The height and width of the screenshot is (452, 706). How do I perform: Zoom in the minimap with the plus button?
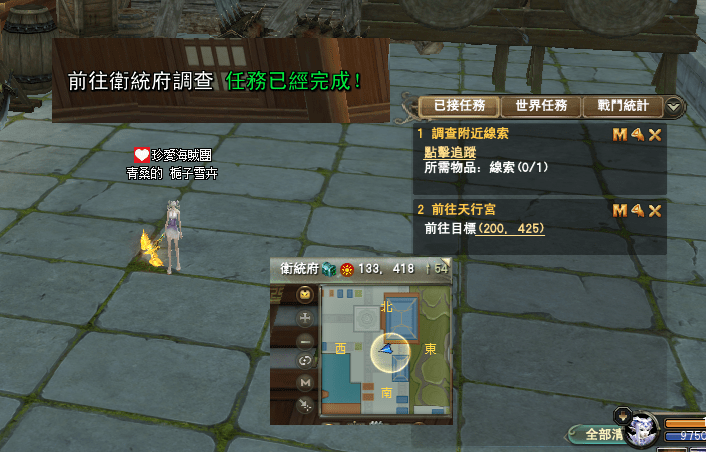305,317
